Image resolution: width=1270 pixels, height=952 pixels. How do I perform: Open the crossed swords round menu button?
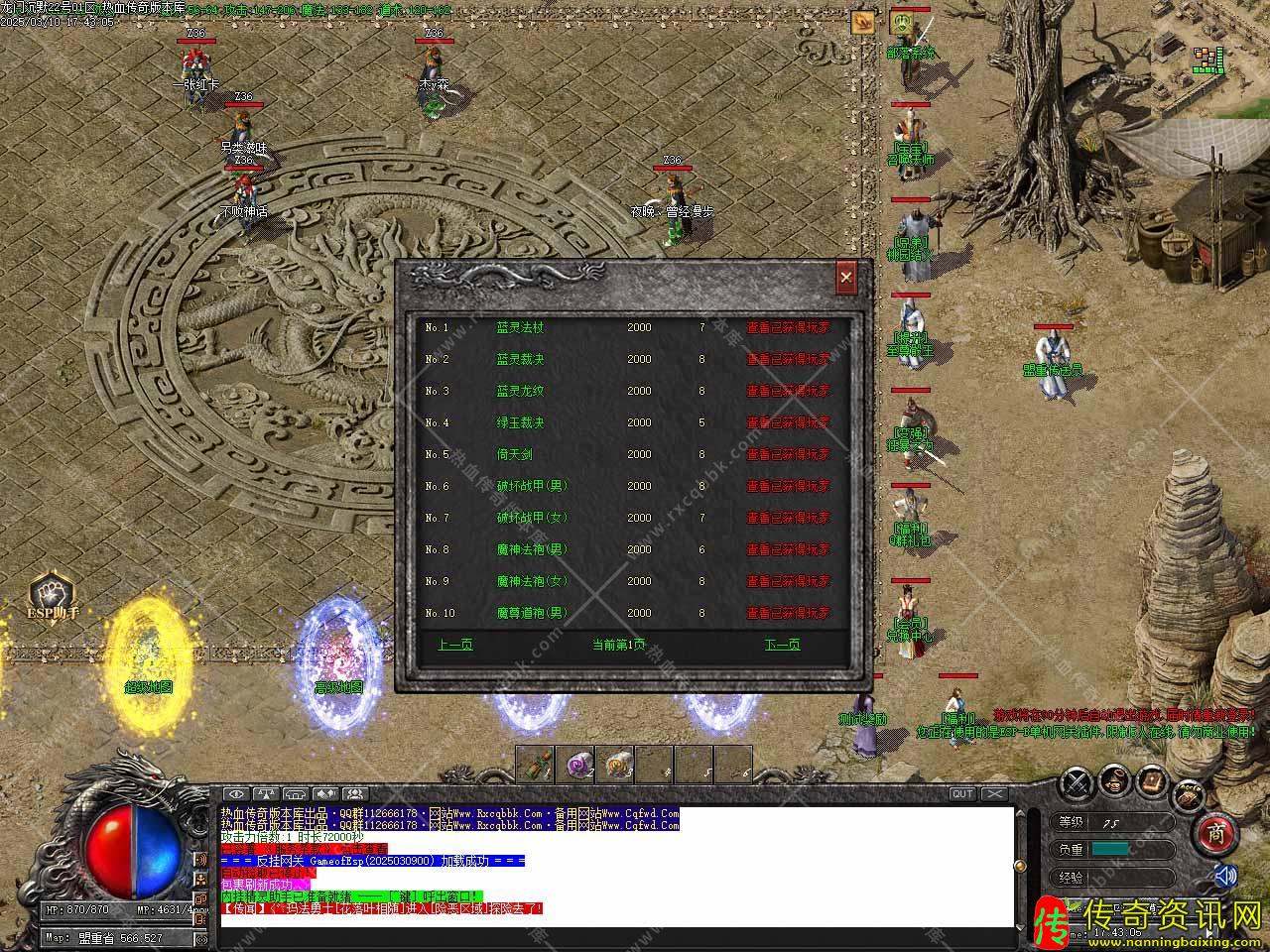(1077, 782)
